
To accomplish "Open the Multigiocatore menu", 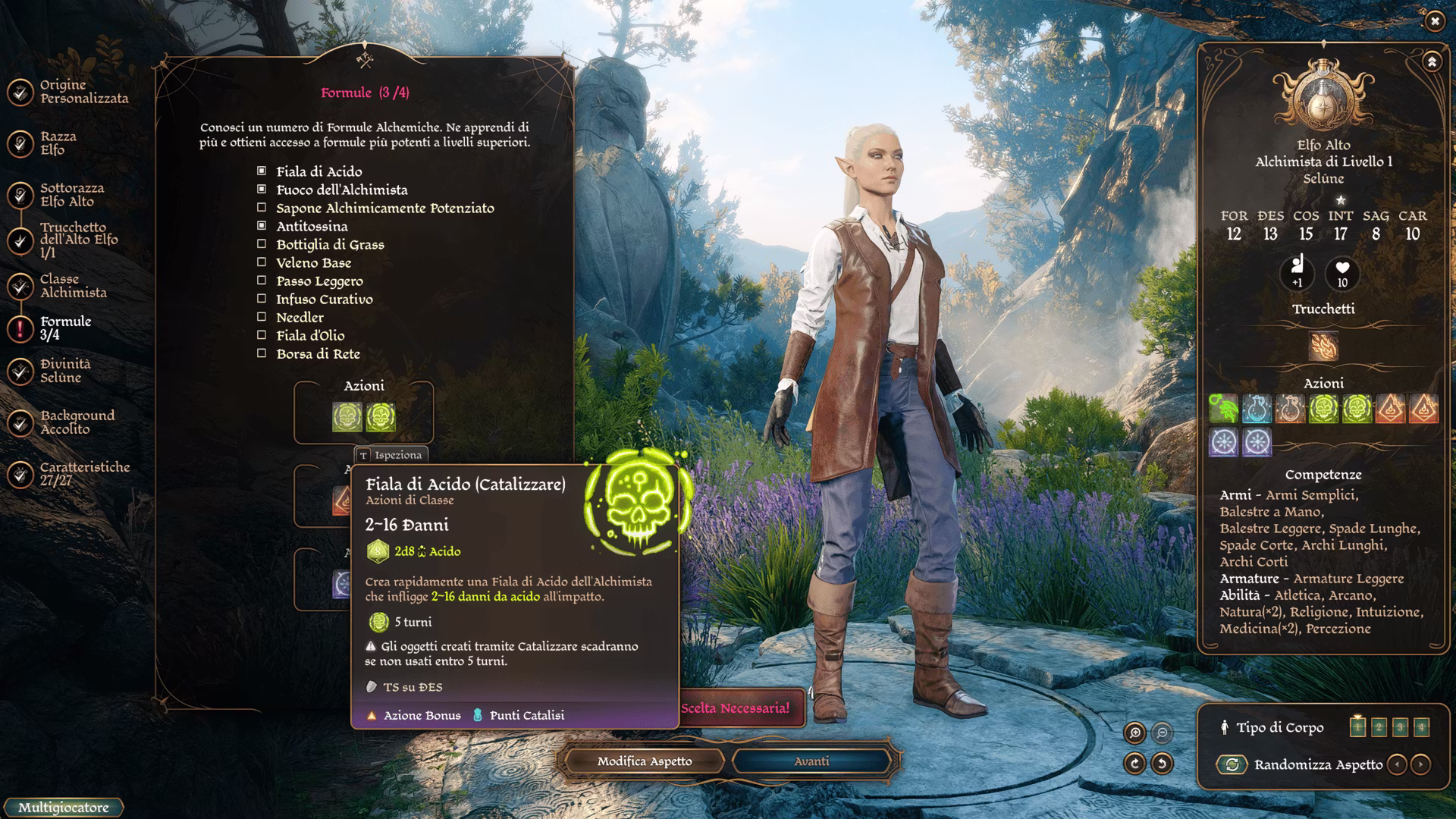I will tap(63, 808).
